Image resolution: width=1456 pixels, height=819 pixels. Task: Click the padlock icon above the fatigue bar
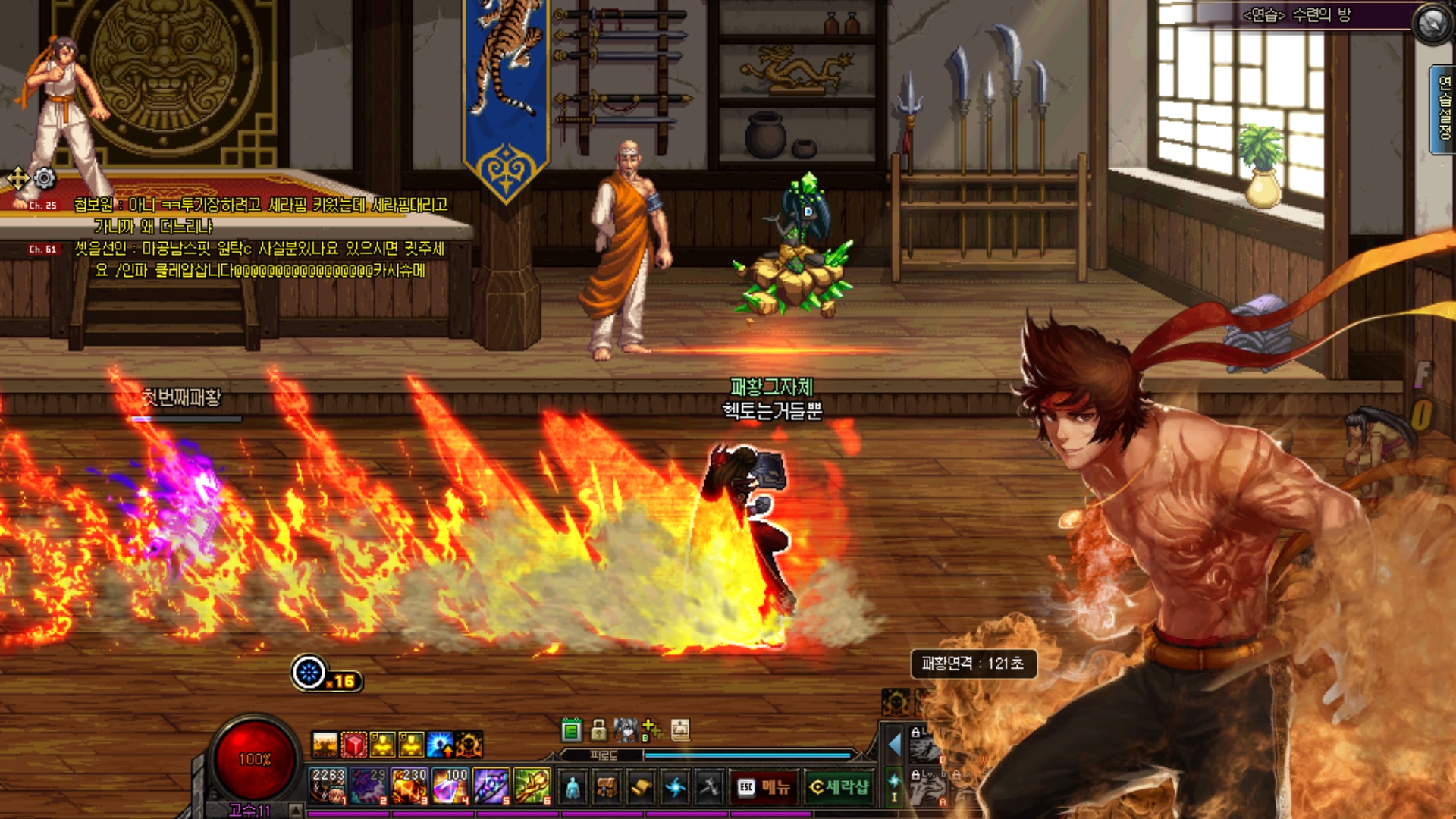(599, 730)
